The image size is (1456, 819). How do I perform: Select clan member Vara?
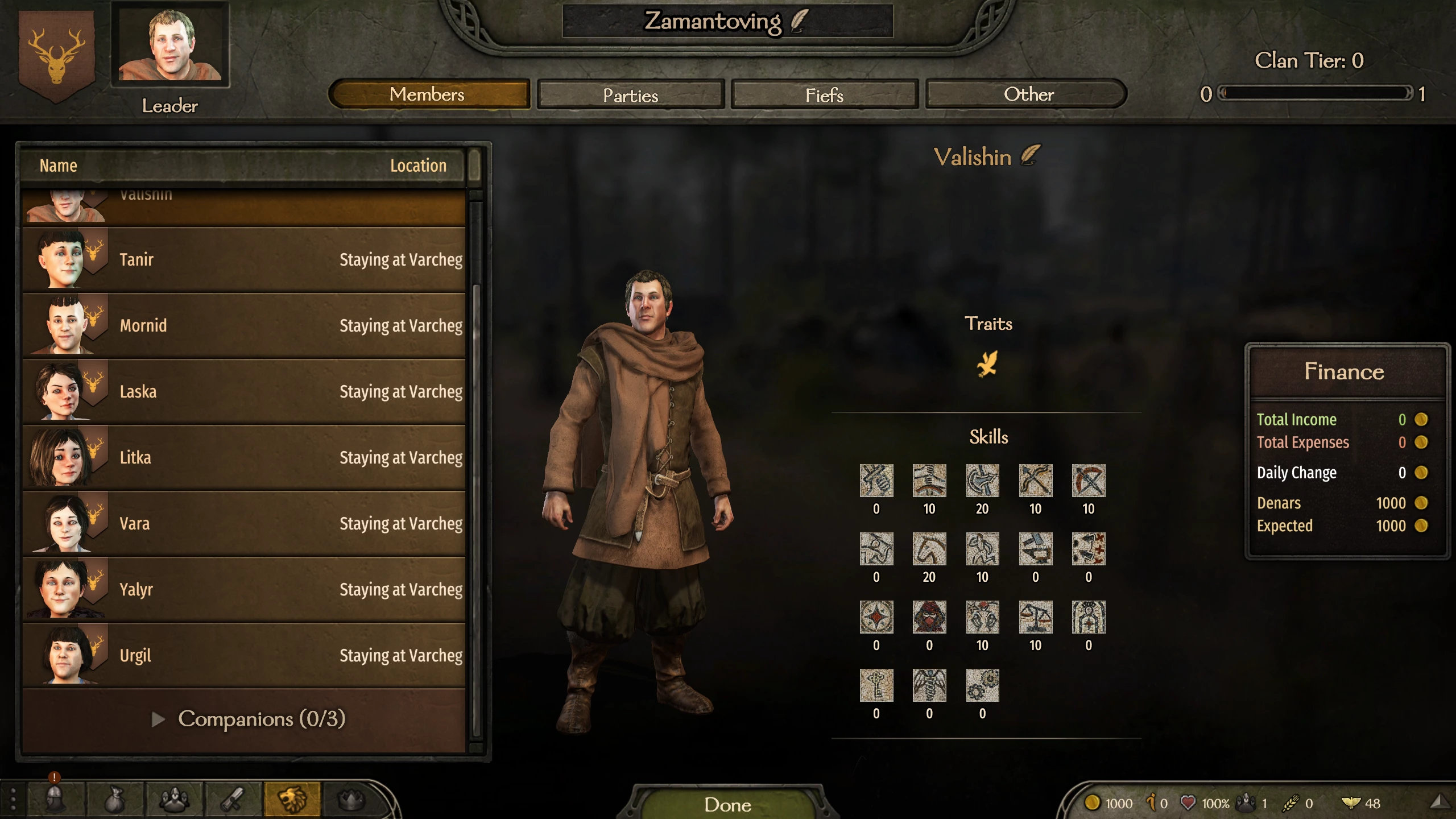245,524
